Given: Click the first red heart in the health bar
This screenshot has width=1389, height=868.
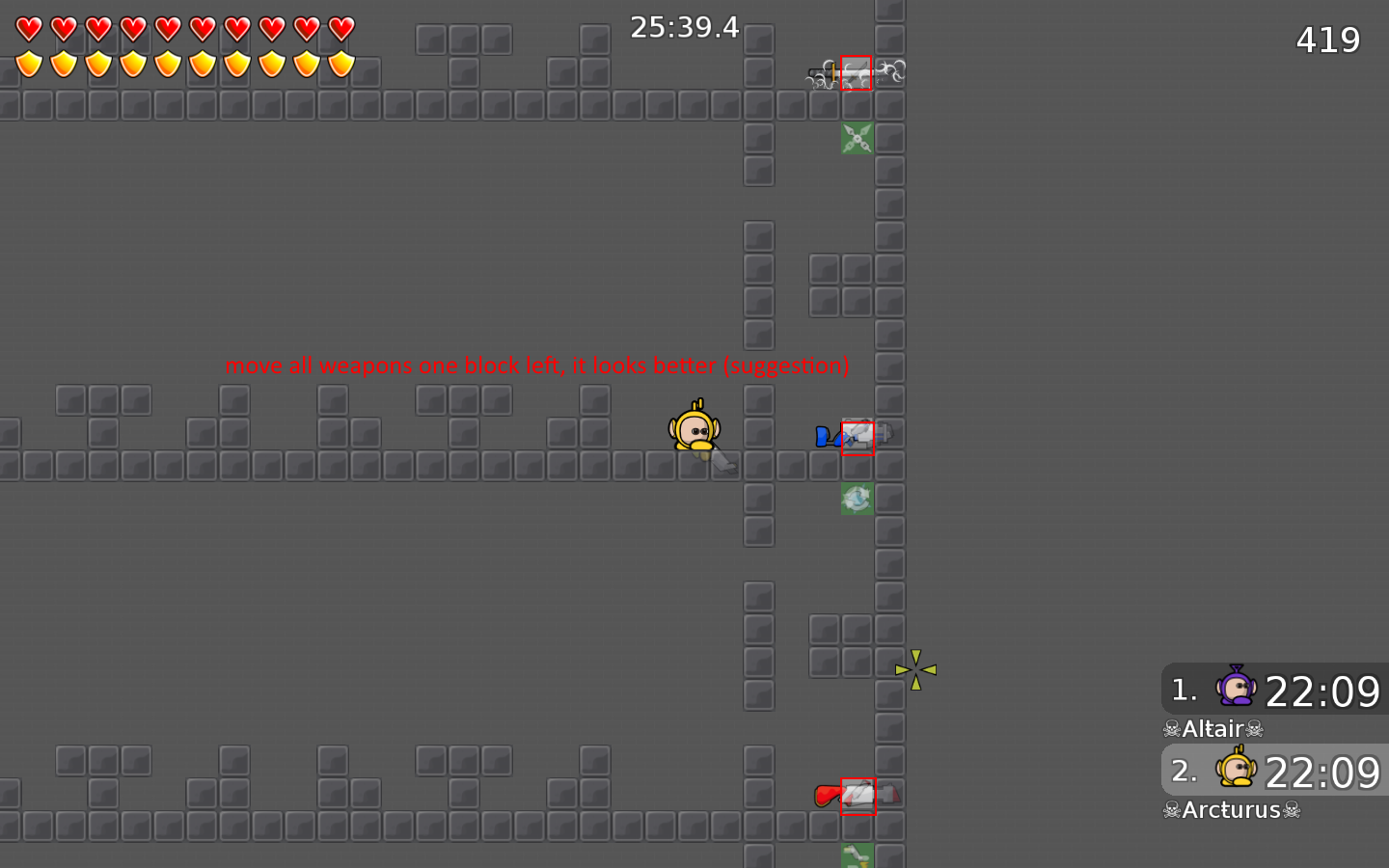Looking at the screenshot, I should [x=30, y=27].
